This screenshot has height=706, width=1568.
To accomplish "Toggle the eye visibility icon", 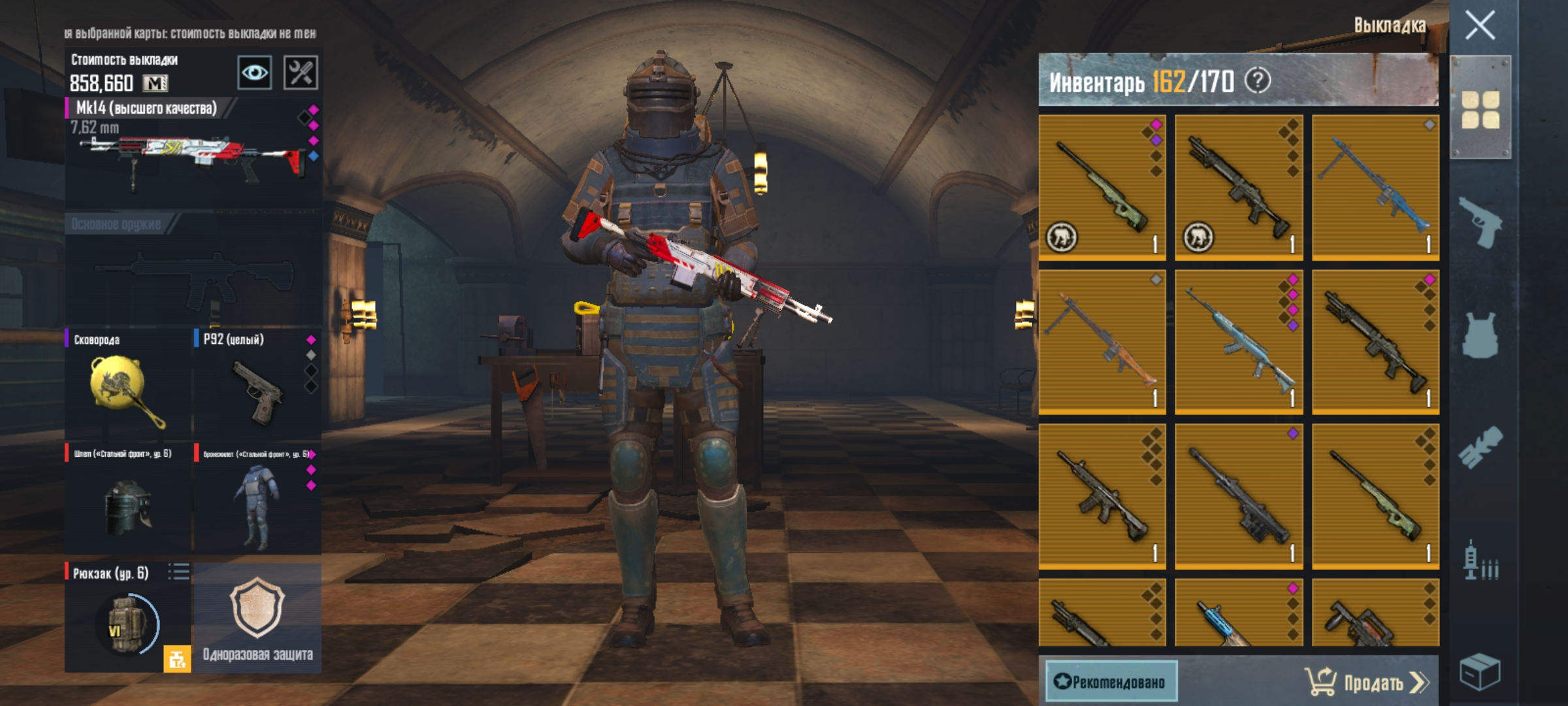I will [x=254, y=72].
